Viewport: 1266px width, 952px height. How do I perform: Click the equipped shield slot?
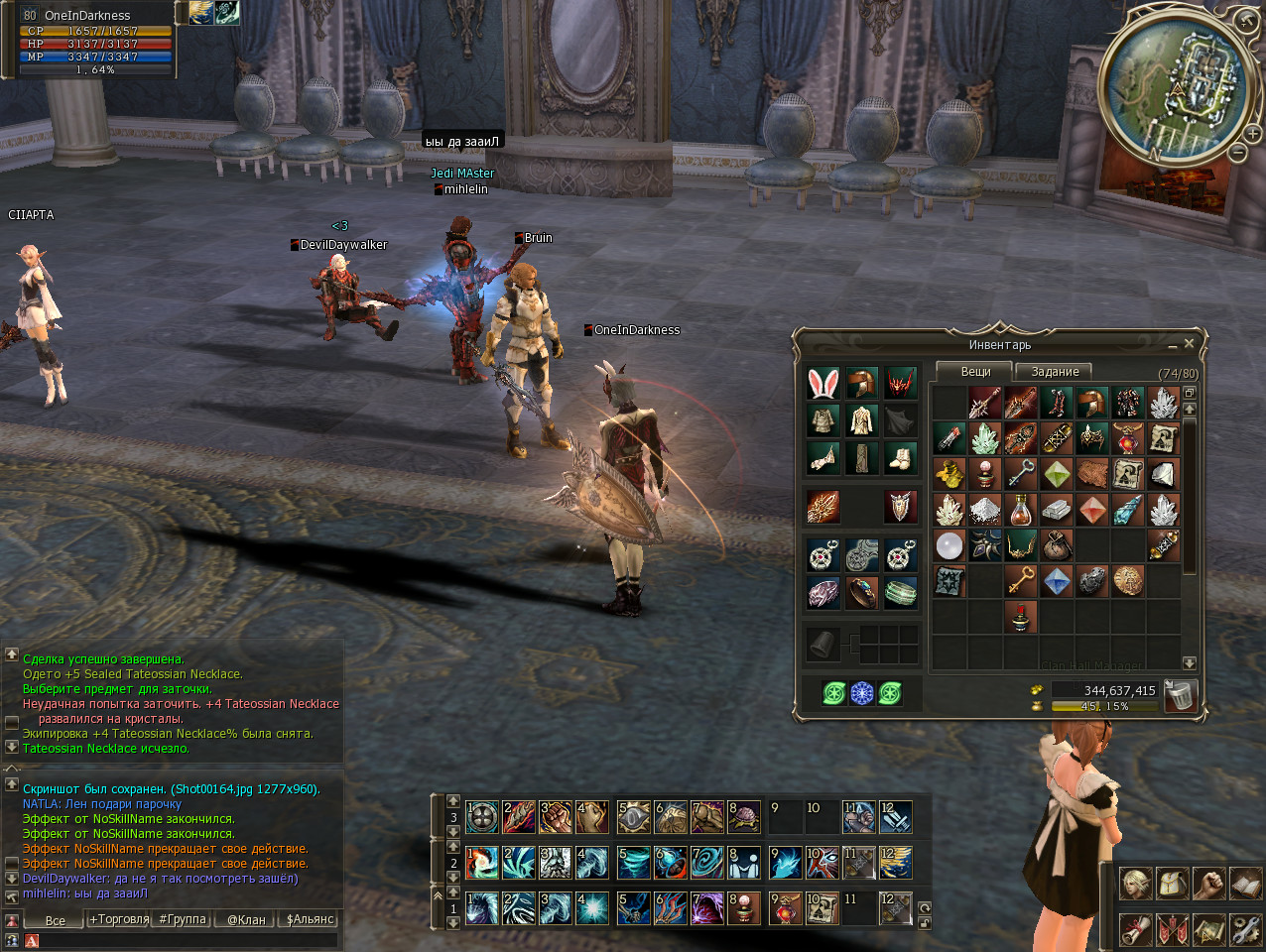(x=900, y=507)
